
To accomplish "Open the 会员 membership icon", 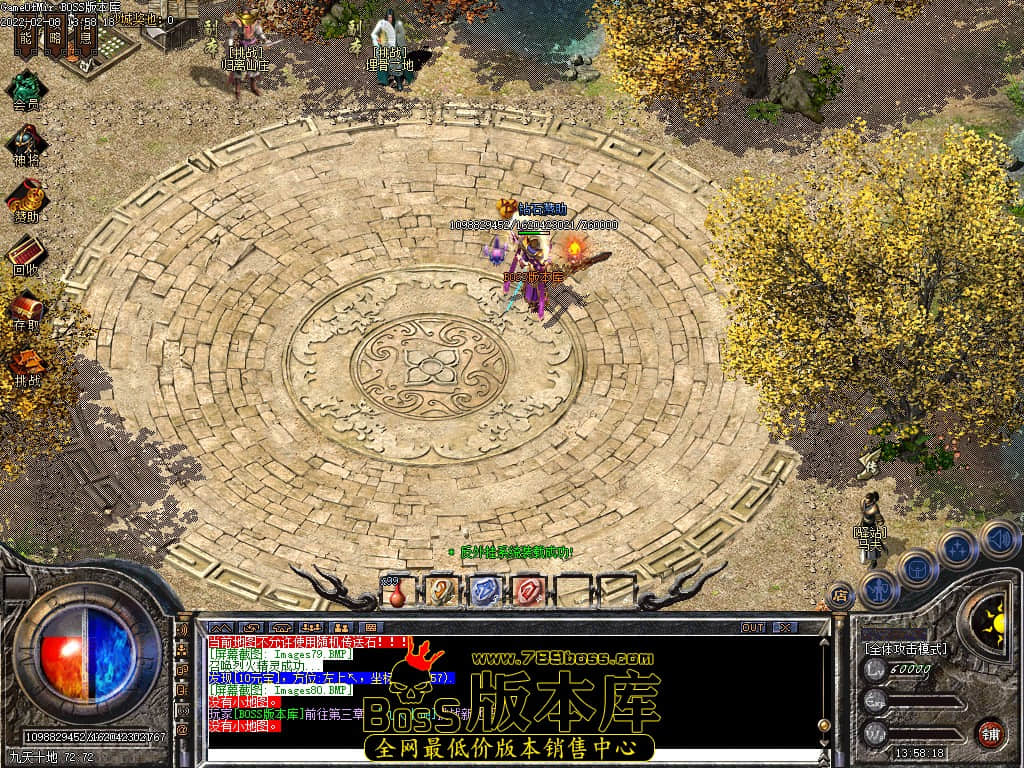I will (x=25, y=86).
